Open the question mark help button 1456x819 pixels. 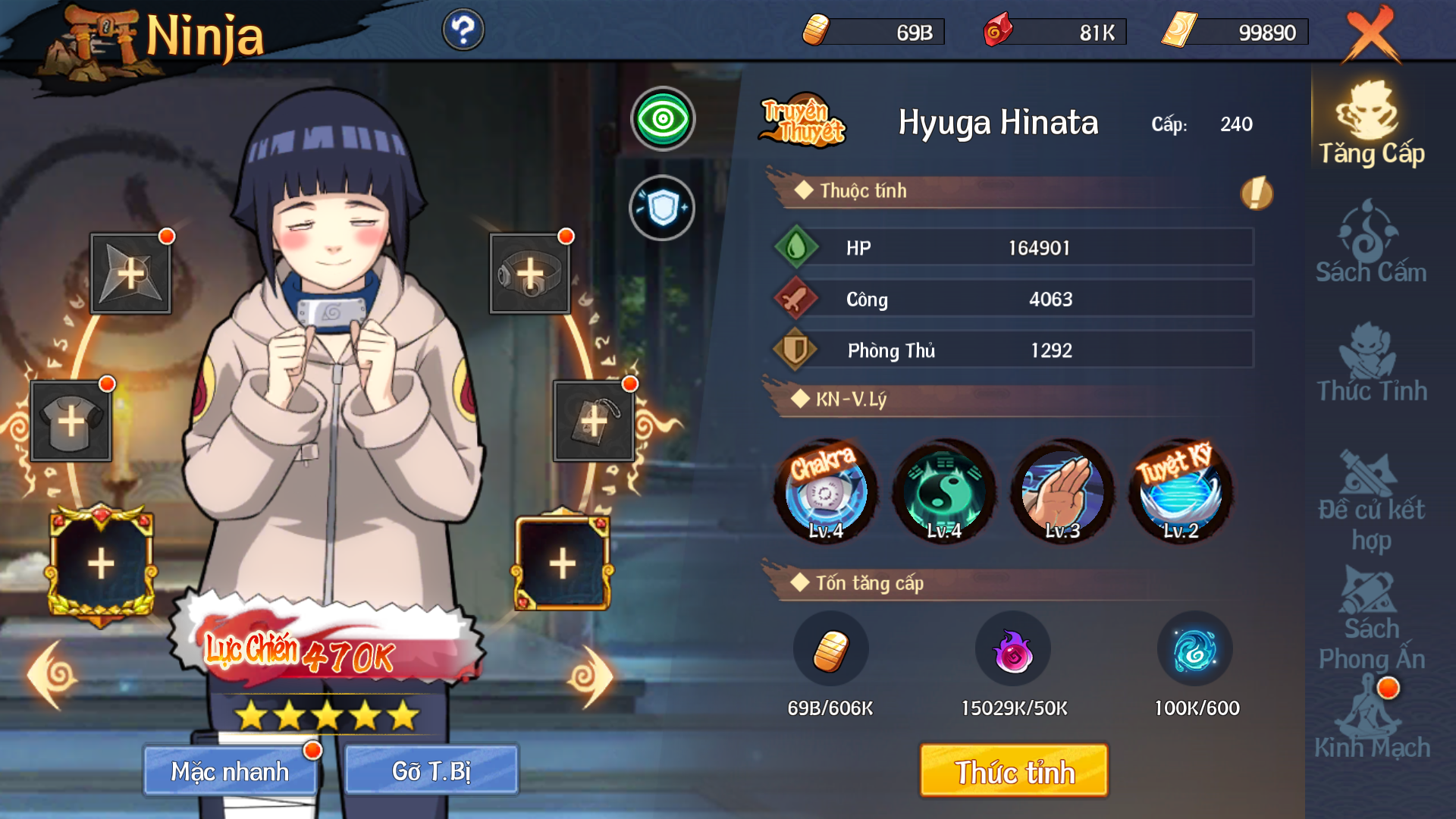pos(463,30)
